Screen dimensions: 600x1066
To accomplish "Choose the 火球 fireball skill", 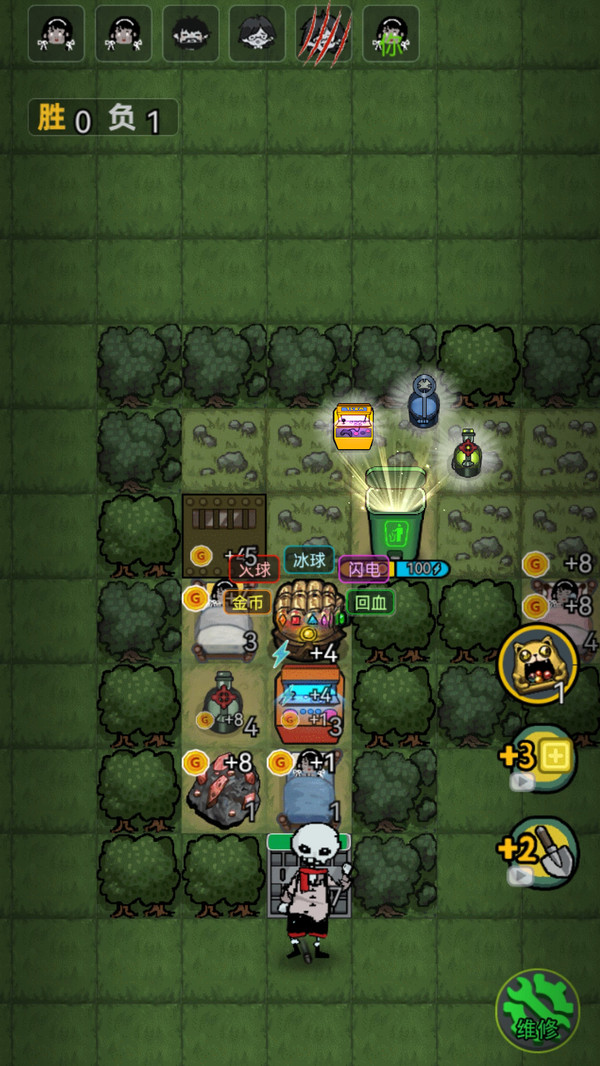I will coord(254,569).
